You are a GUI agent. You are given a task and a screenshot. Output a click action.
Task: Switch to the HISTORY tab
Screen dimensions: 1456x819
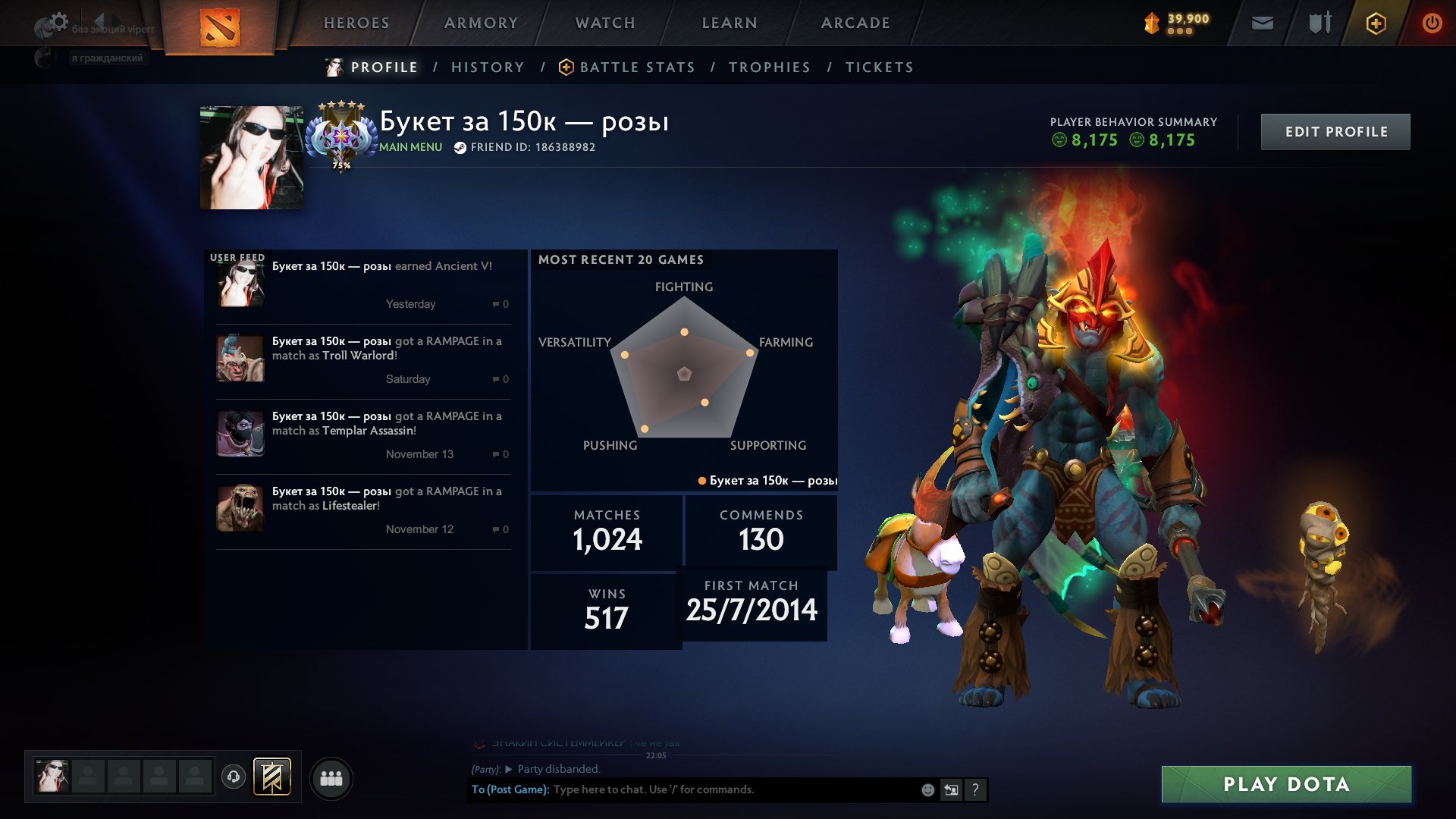click(487, 67)
